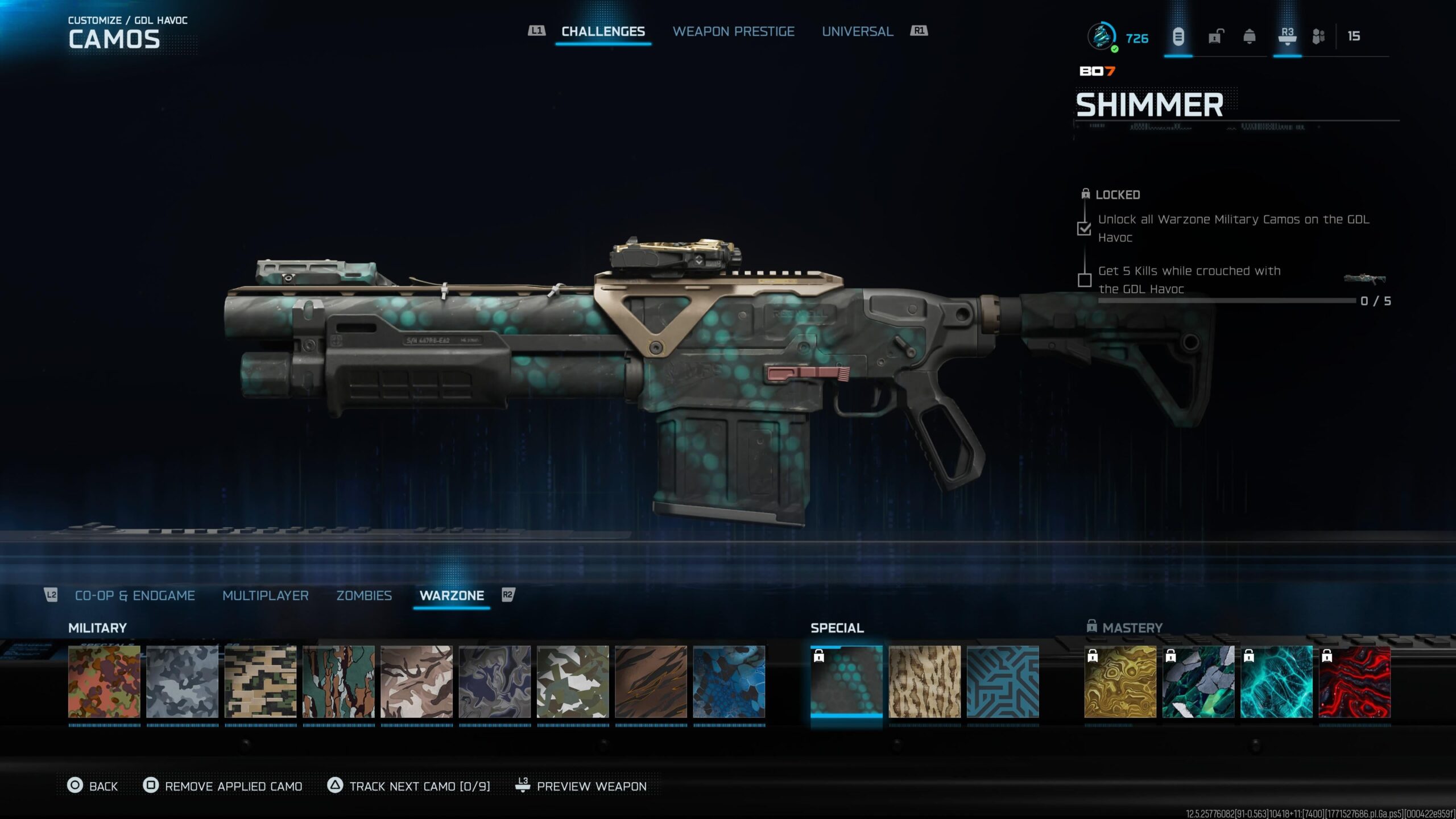Choose the orange and green blotch camo
Image resolution: width=1456 pixels, height=819 pixels.
104,681
